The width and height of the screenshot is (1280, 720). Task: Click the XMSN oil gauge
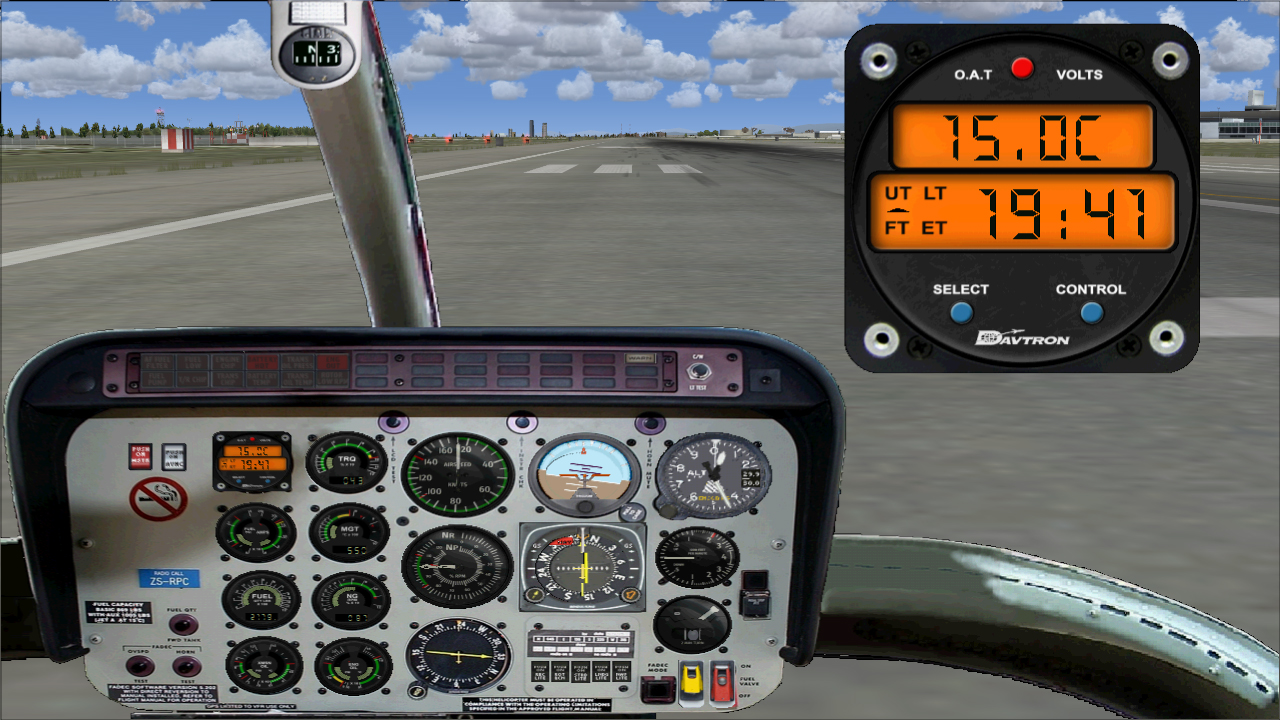coord(261,666)
